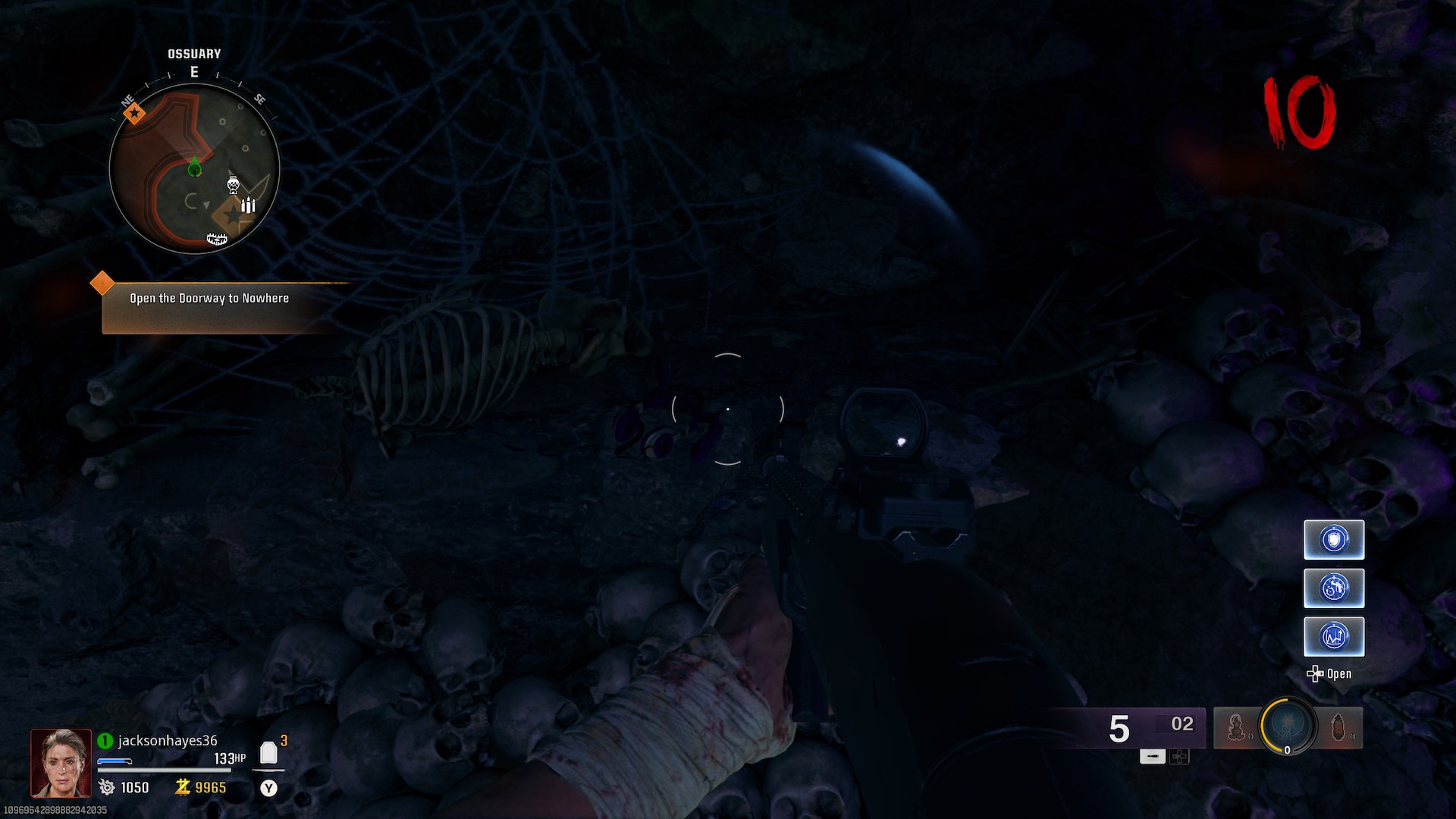The width and height of the screenshot is (1456, 819).
Task: Click the player character portrait
Action: [61, 762]
